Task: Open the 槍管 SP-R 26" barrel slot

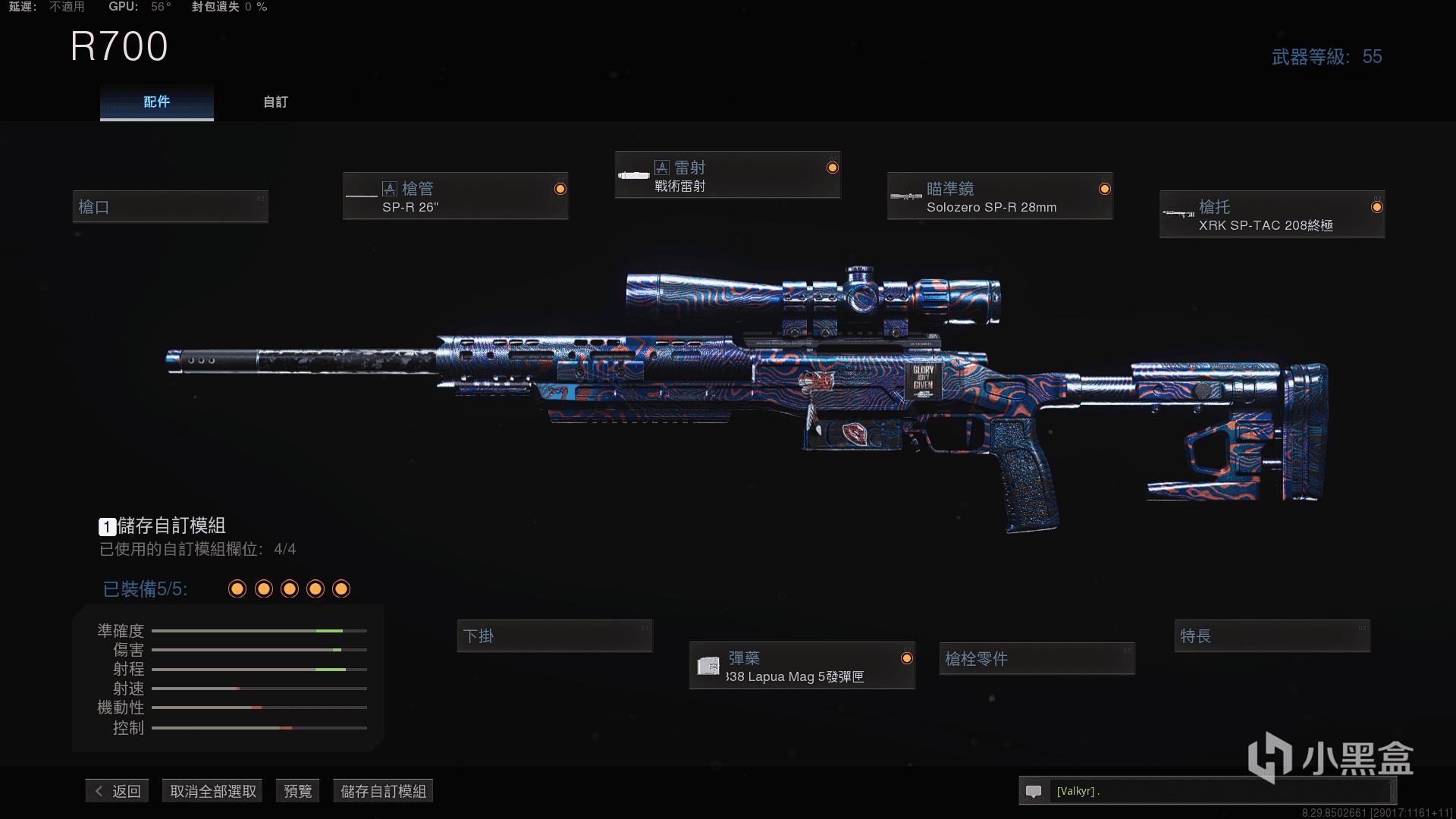Action: pos(455,197)
